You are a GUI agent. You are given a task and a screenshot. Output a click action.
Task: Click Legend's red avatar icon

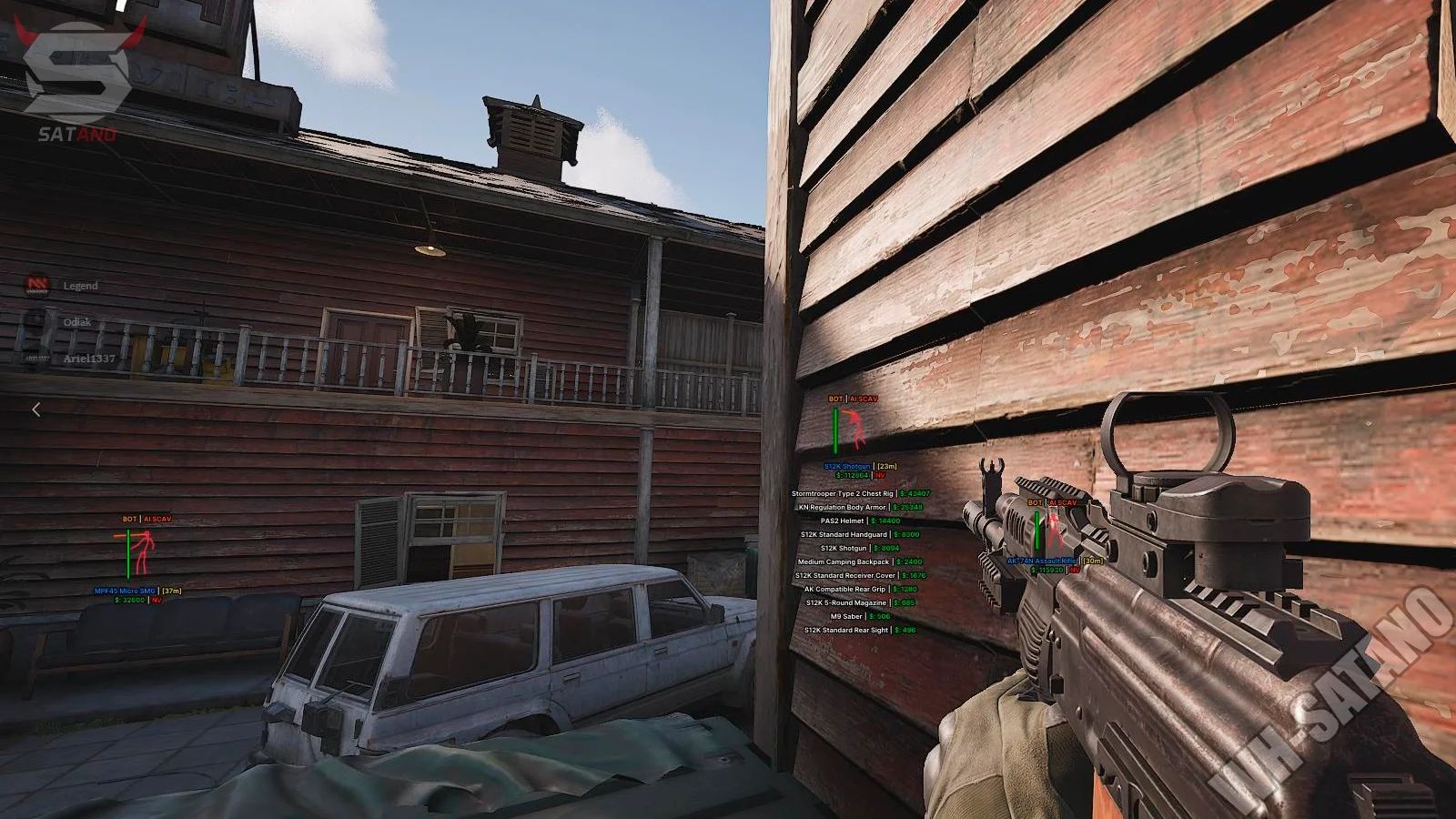tap(37, 286)
